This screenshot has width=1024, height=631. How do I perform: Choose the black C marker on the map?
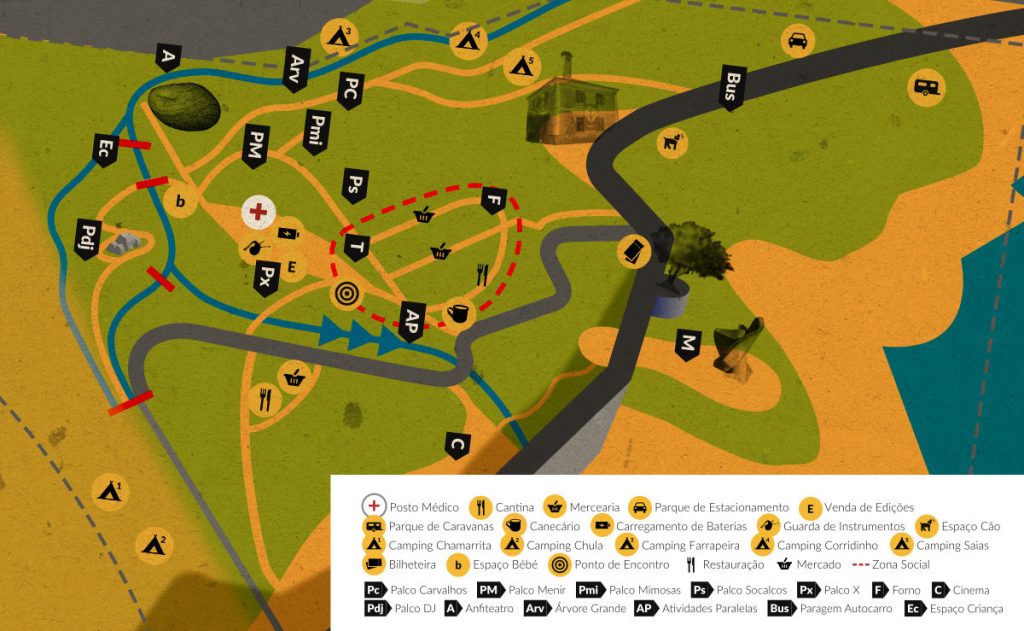point(458,443)
